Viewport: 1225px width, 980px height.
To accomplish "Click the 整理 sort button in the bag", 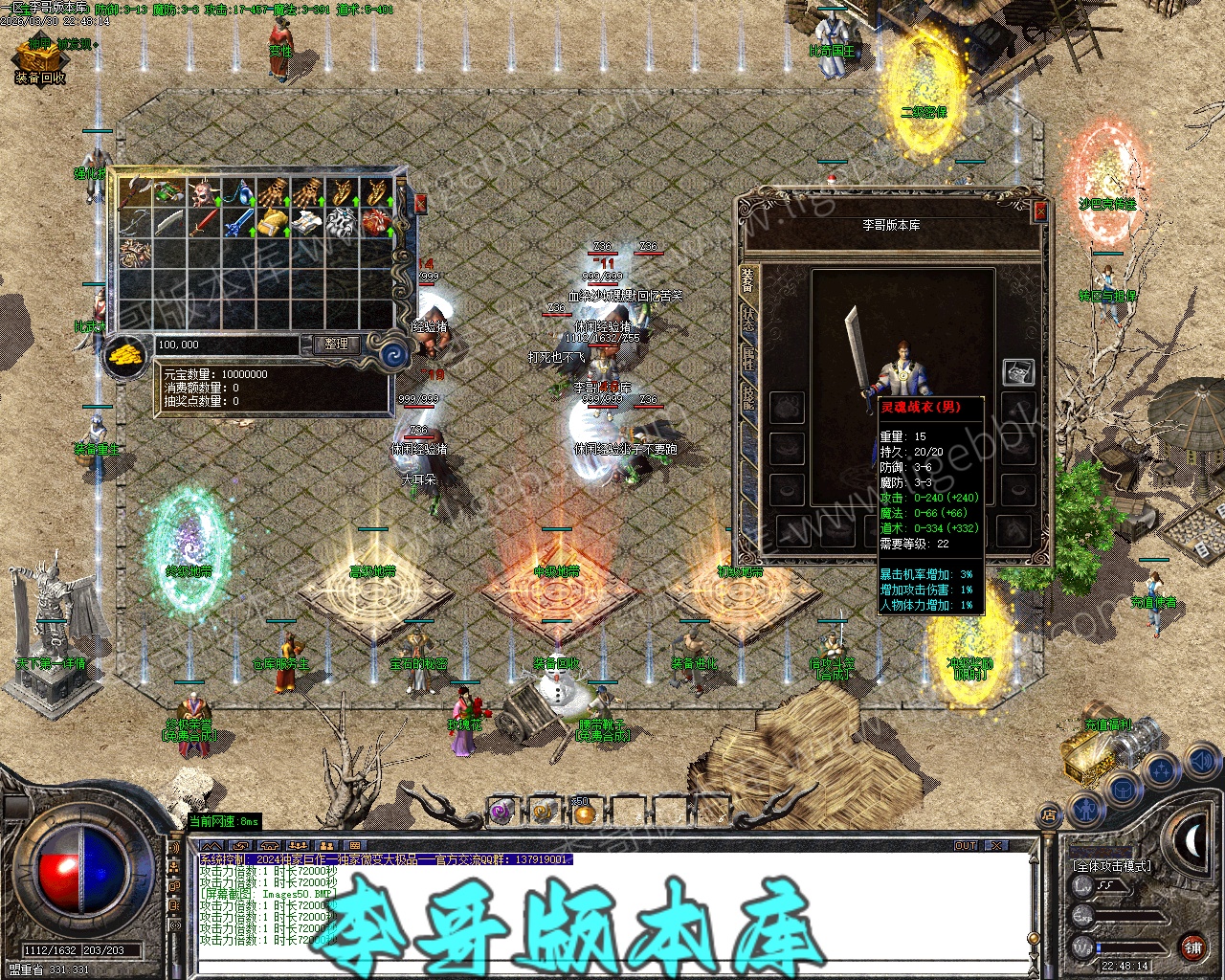I will 336,344.
